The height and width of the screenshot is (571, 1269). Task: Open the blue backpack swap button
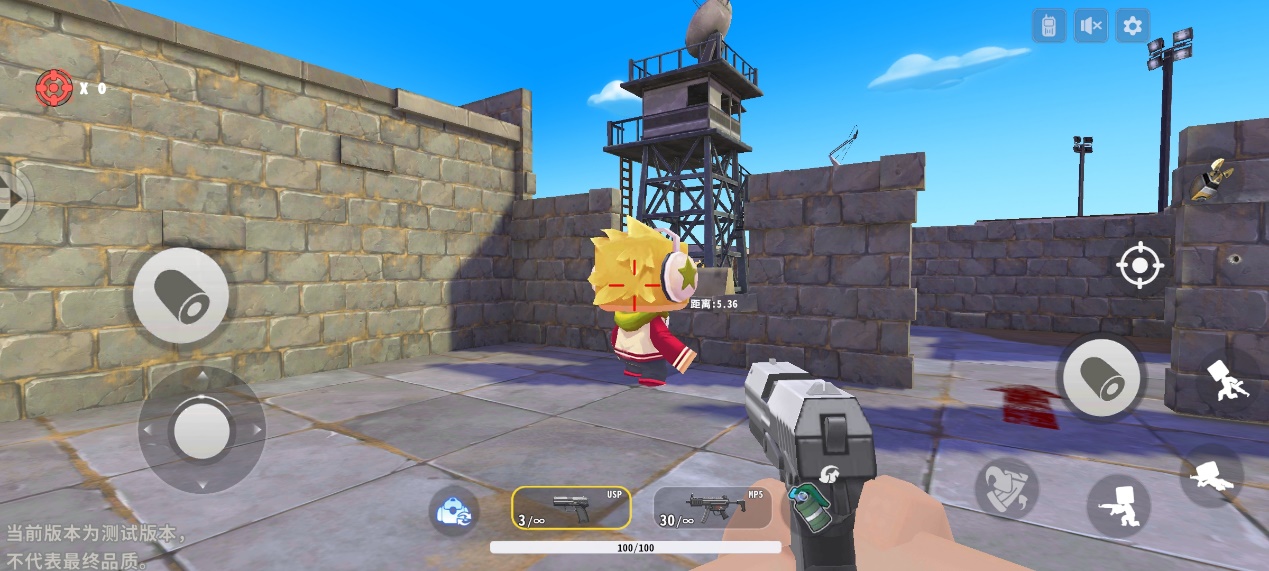(454, 510)
